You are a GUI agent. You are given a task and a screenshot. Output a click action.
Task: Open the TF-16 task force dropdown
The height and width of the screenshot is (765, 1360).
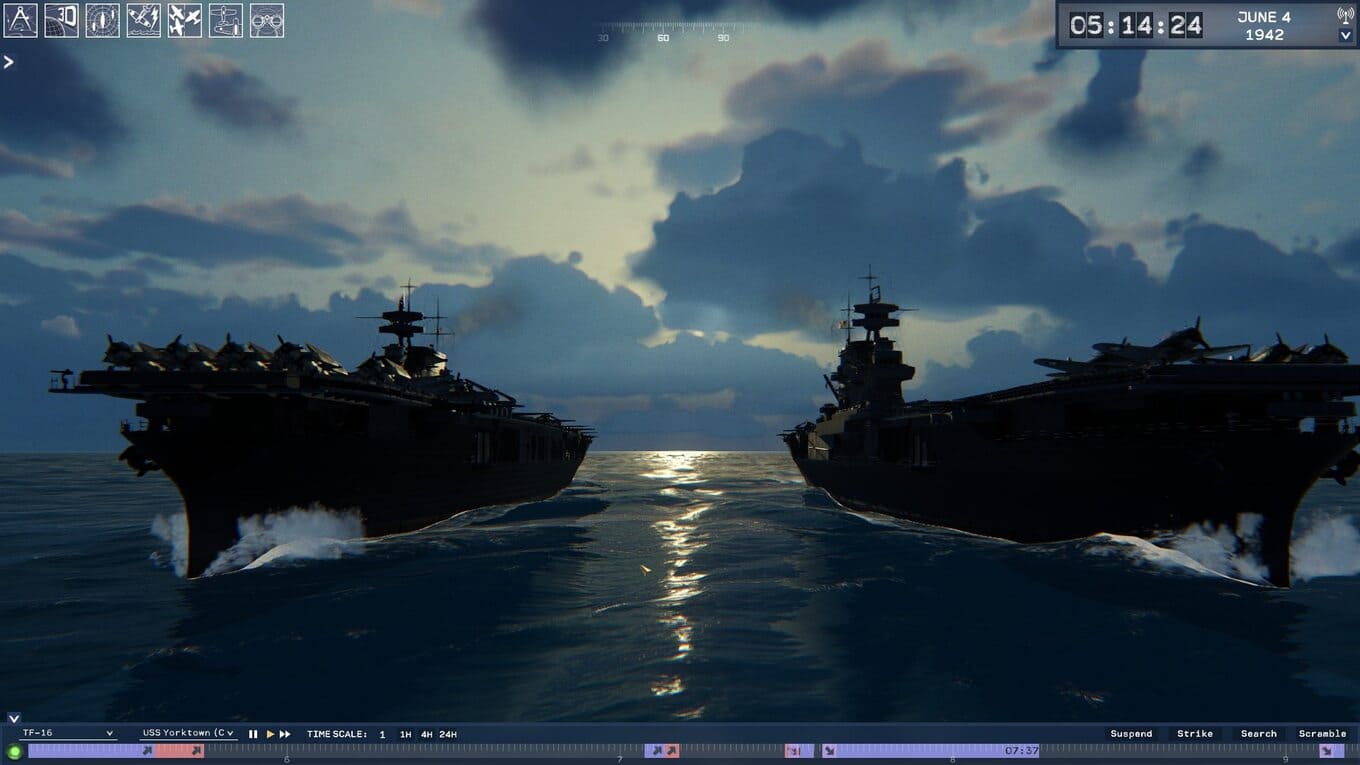click(68, 733)
